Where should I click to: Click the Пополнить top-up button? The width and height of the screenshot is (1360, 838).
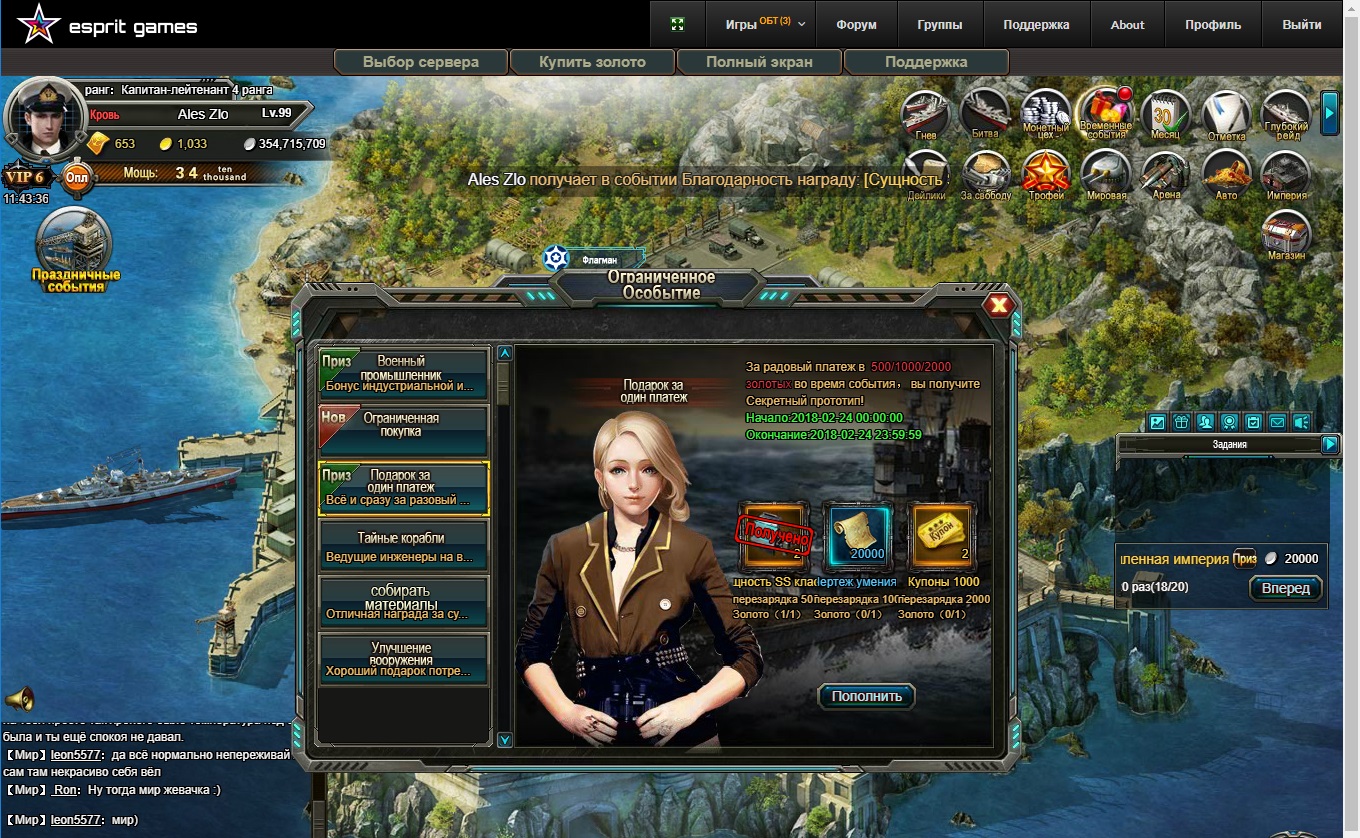[x=866, y=696]
